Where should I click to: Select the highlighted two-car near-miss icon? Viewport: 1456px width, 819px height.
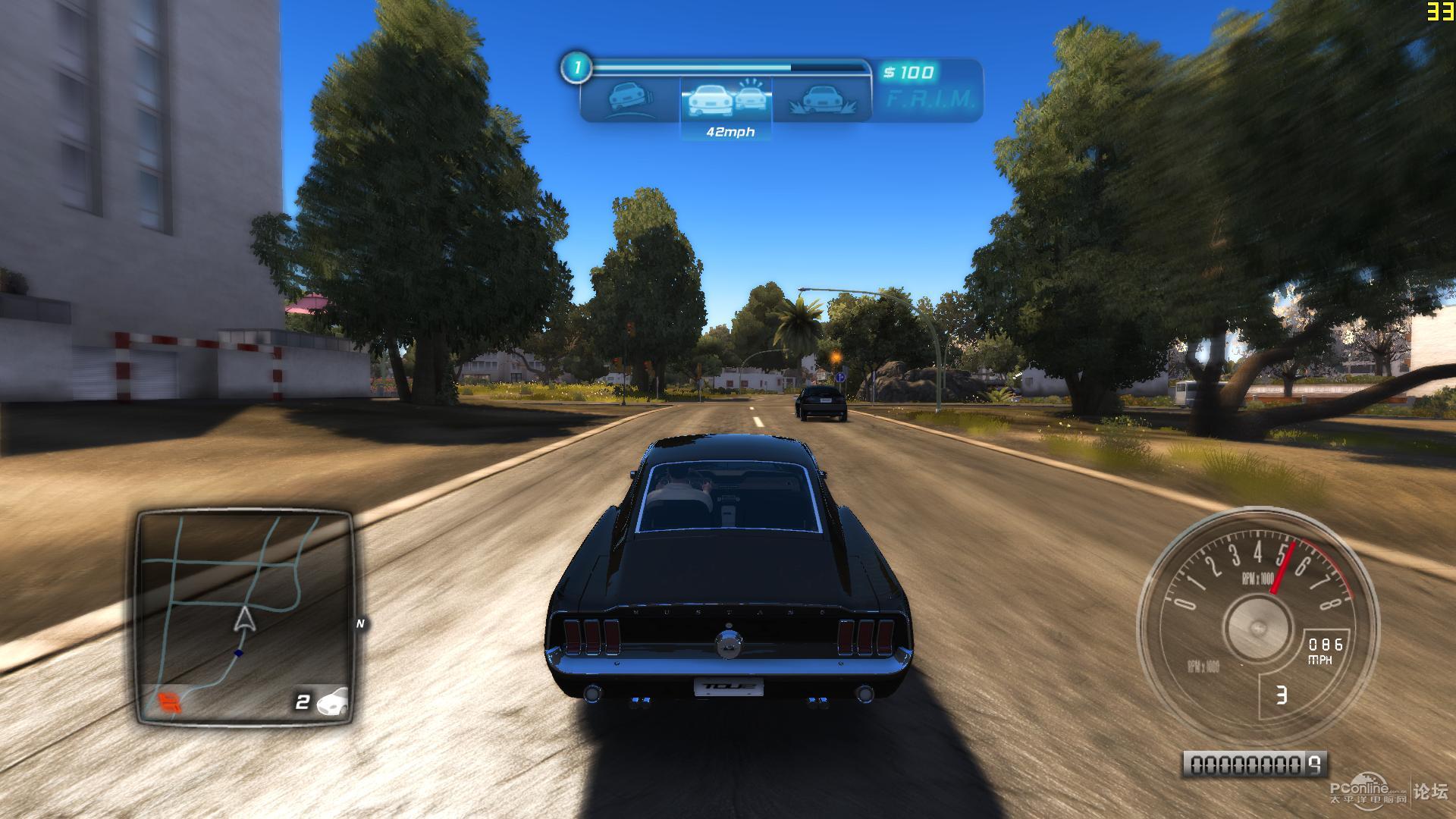tap(726, 99)
